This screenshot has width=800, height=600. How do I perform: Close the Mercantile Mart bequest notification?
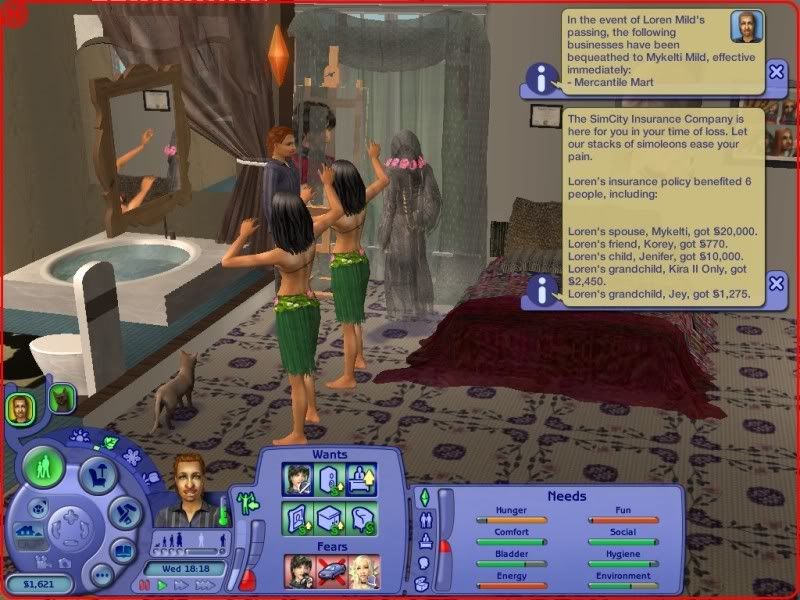[x=776, y=72]
